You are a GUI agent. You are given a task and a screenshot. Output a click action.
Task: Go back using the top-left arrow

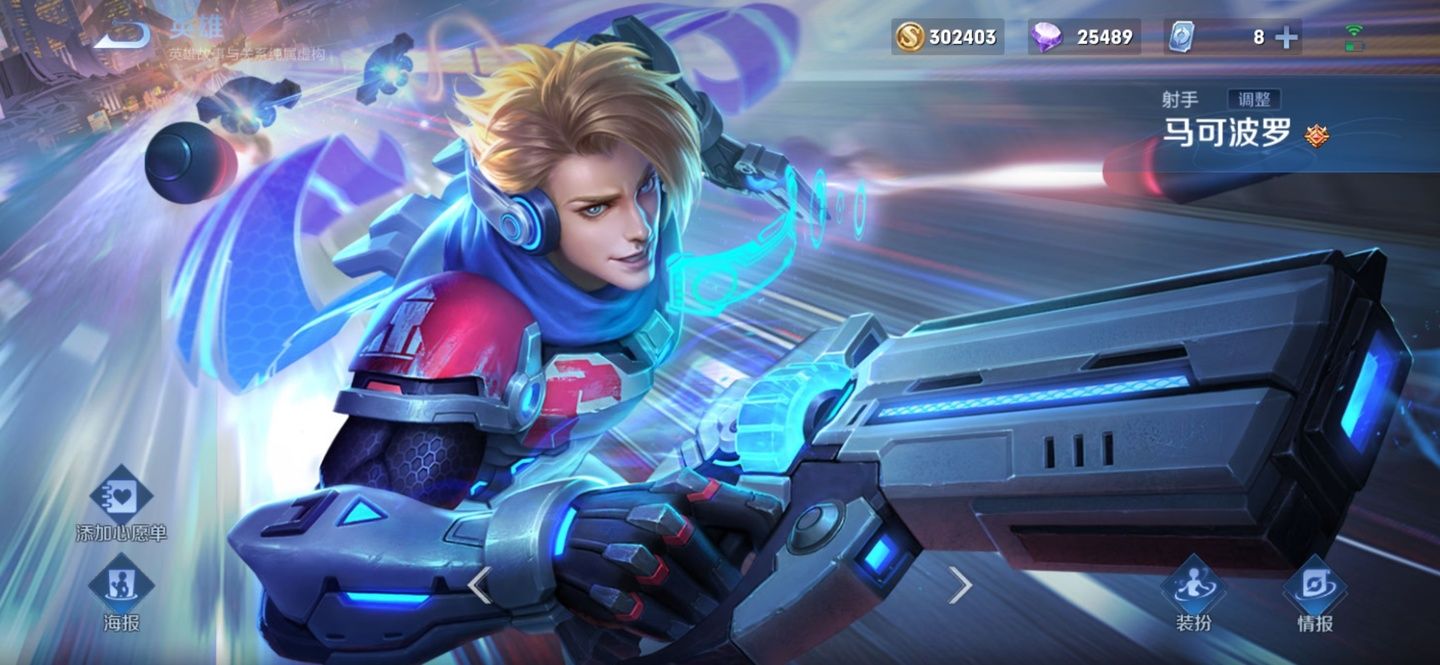pos(123,35)
